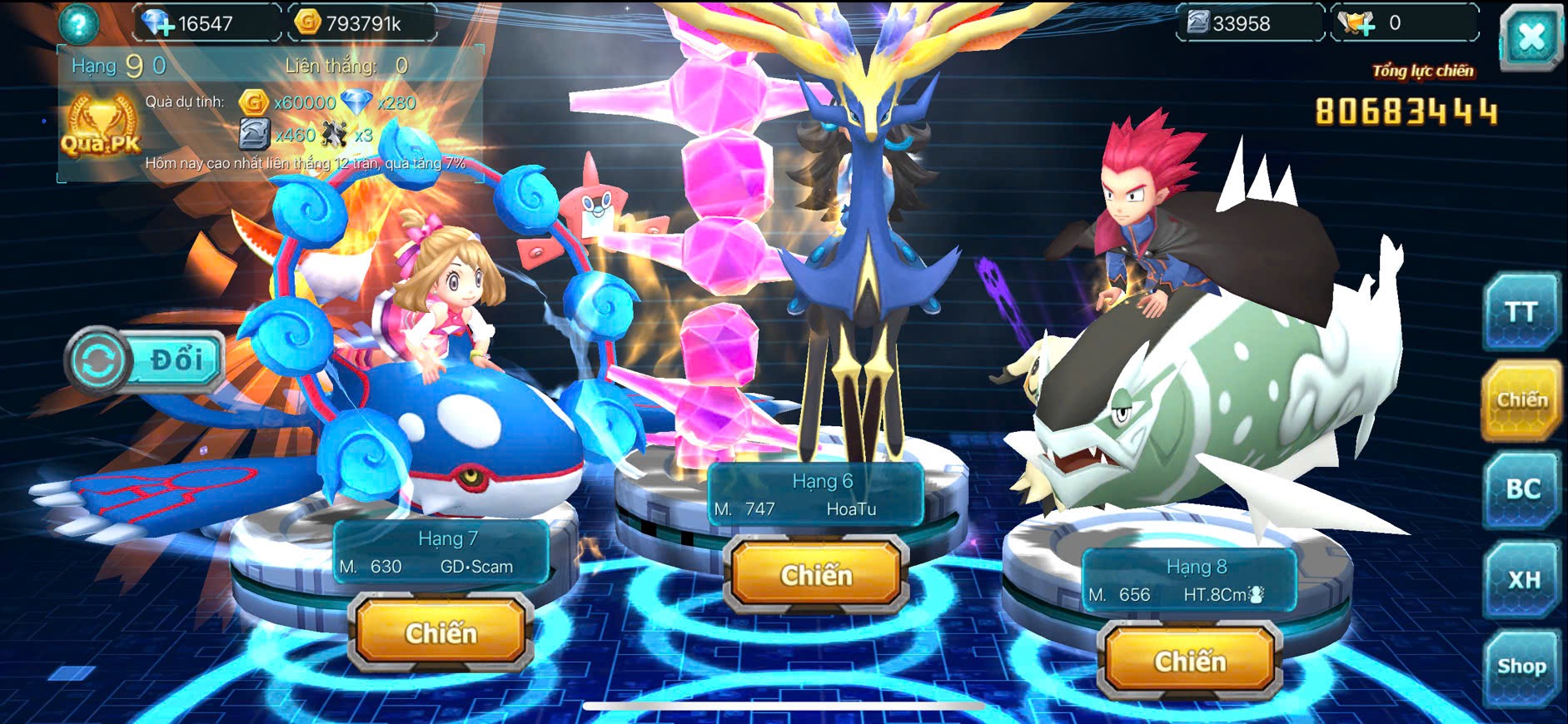1568x724 pixels.
Task: Switch to the XH ranking tab
Action: (x=1523, y=579)
